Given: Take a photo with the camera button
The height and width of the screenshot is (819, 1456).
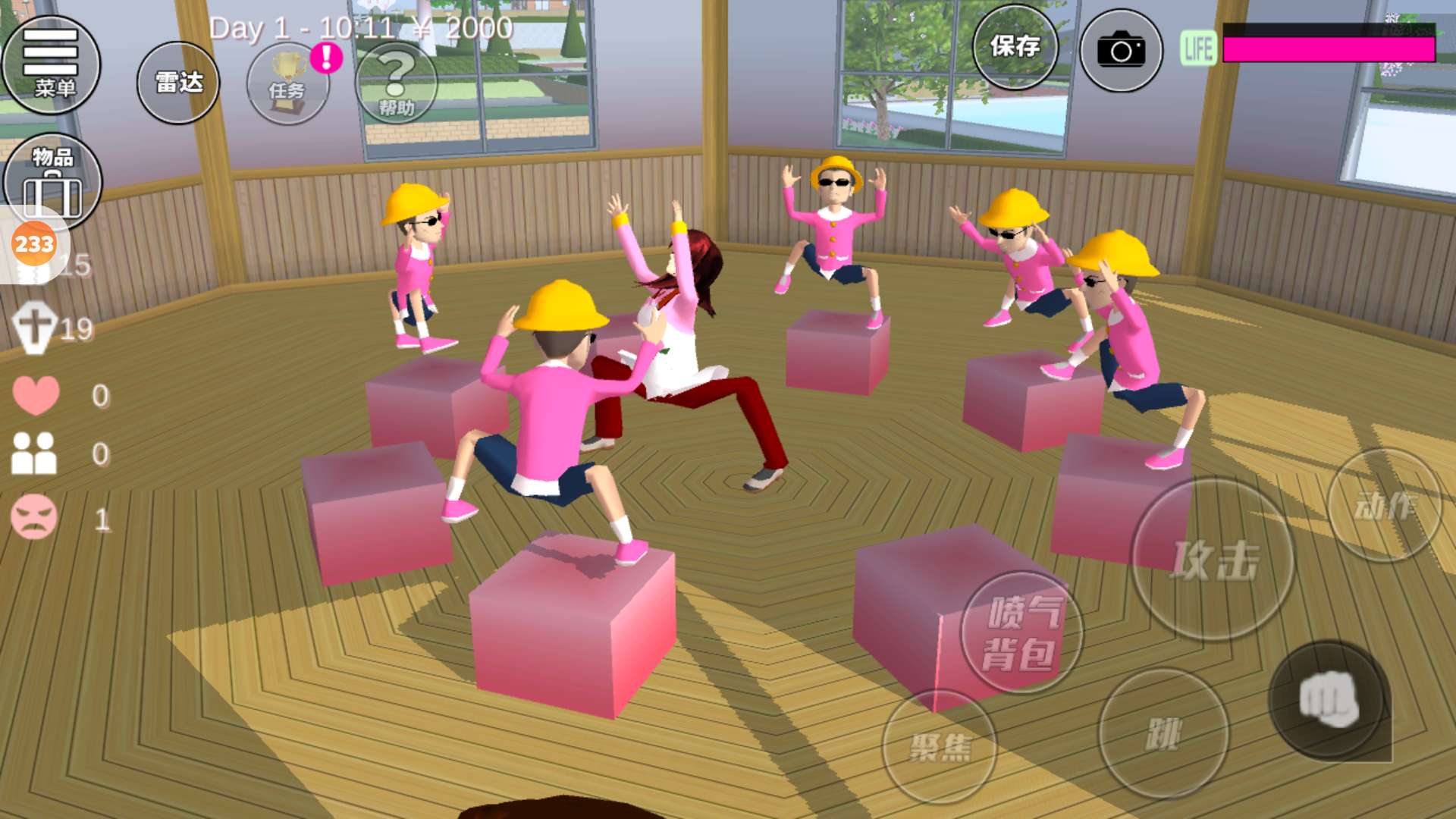Looking at the screenshot, I should (x=1121, y=51).
